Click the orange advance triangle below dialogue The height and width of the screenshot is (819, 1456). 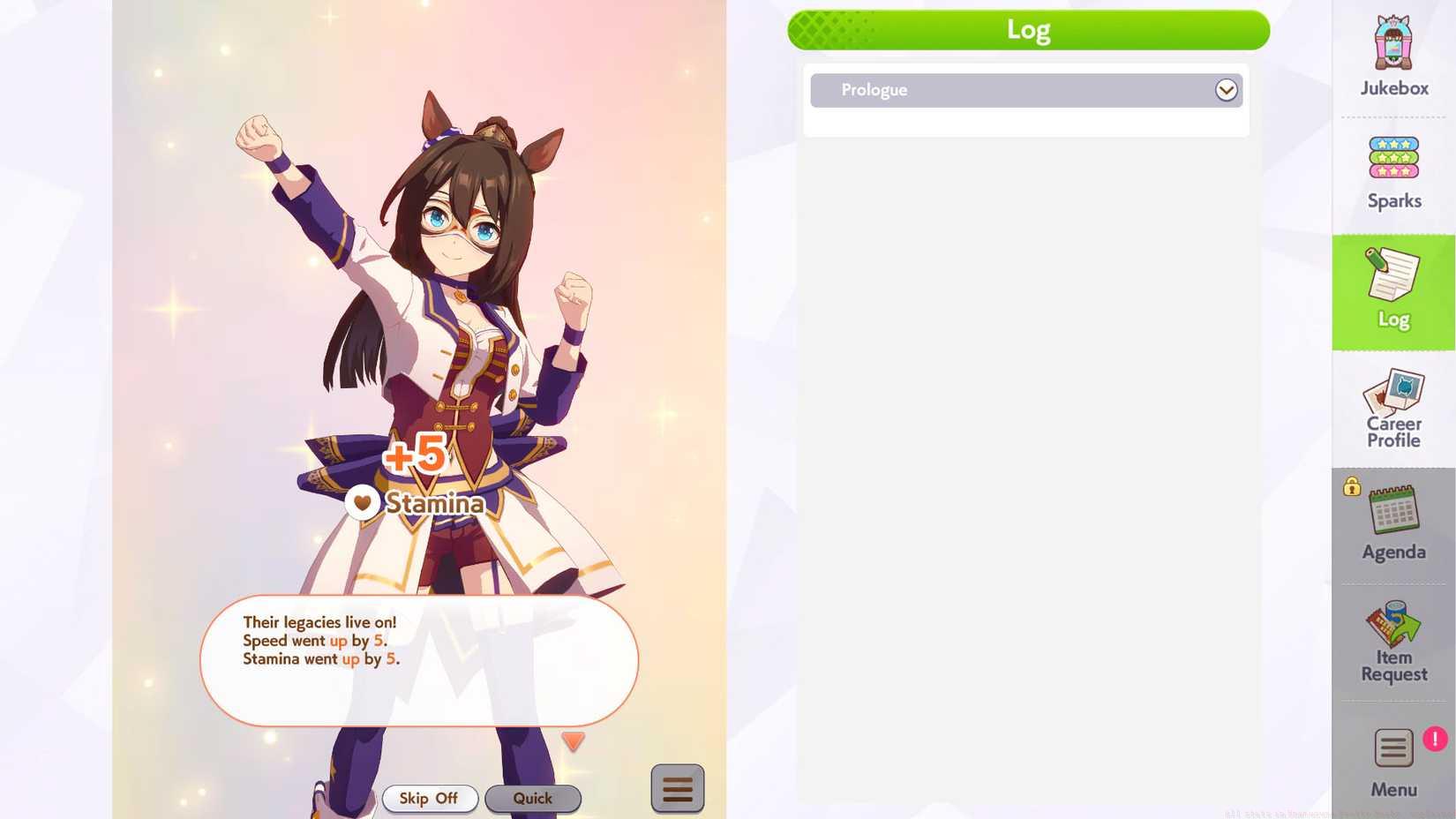point(574,742)
